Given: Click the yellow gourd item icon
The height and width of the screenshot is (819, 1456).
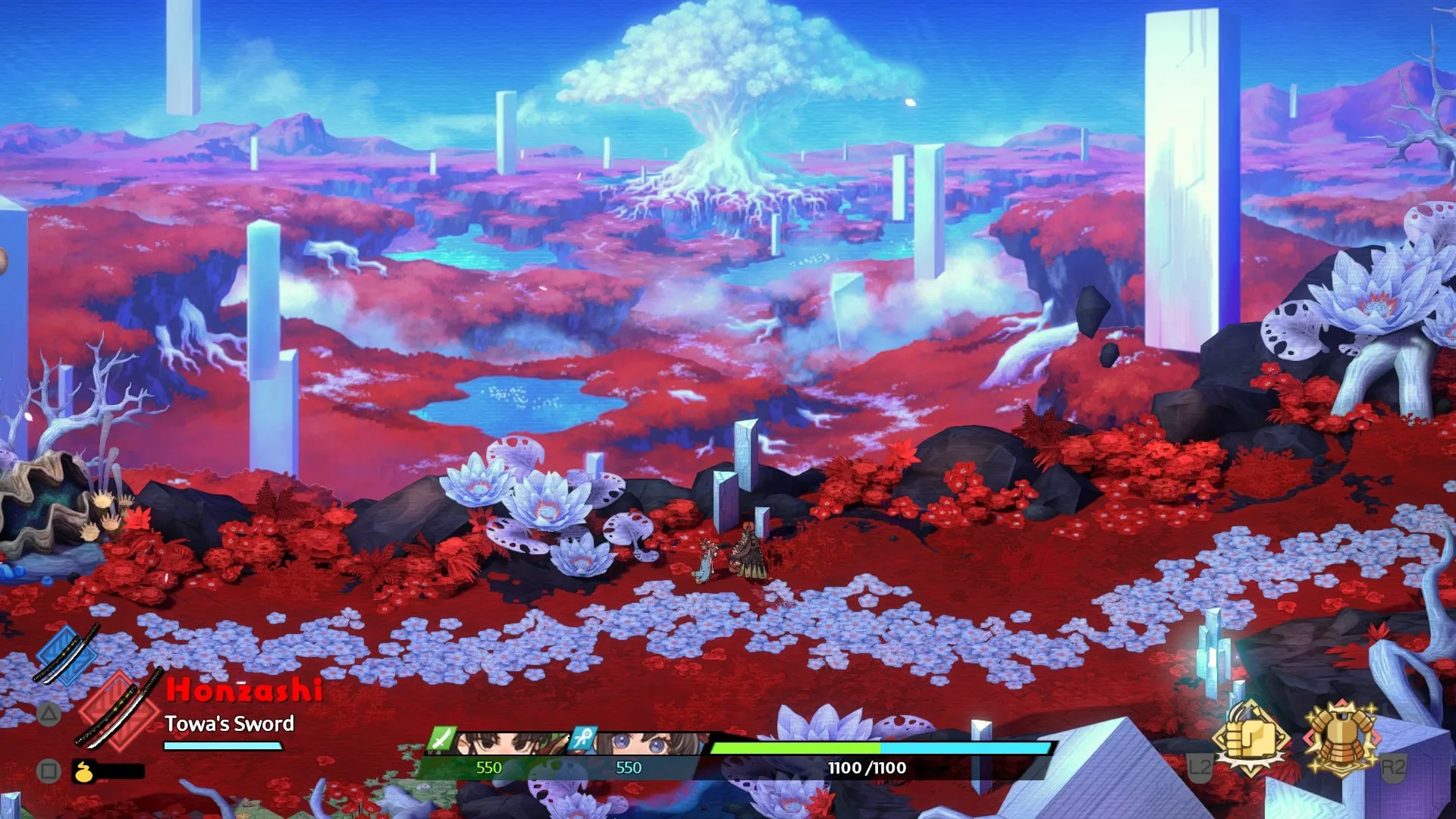Looking at the screenshot, I should click(x=83, y=772).
